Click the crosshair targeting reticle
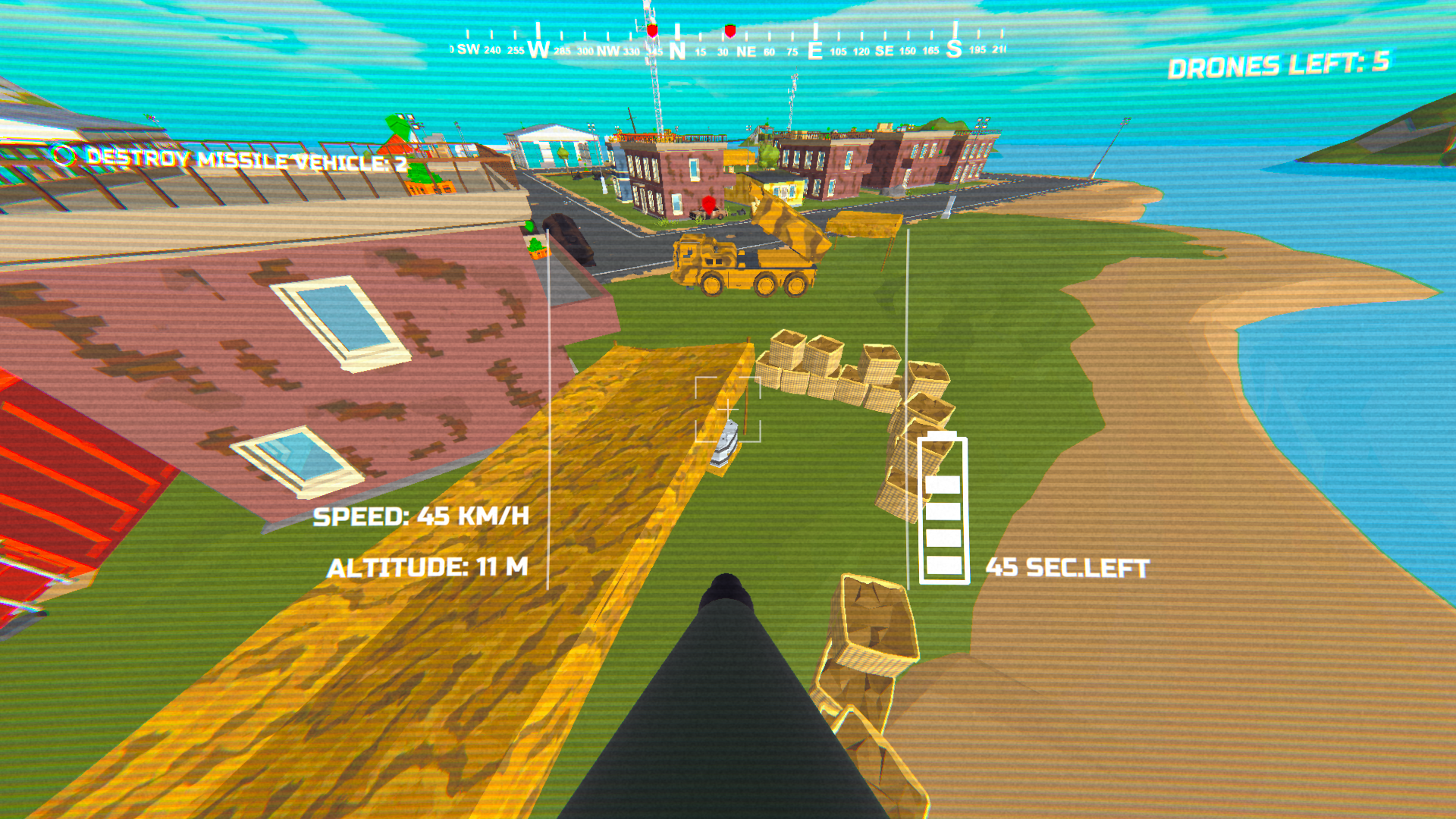 pos(728,409)
